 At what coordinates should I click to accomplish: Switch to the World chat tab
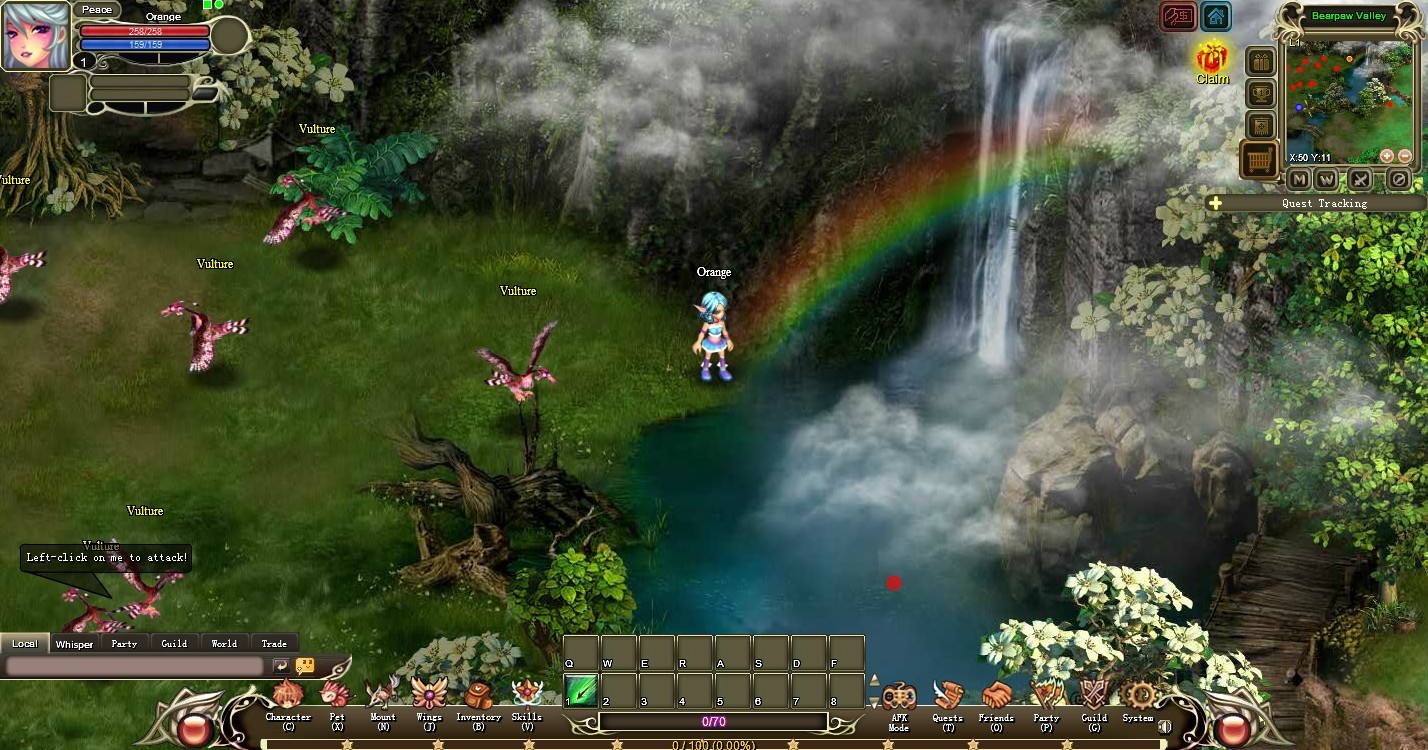pyautogui.click(x=223, y=643)
